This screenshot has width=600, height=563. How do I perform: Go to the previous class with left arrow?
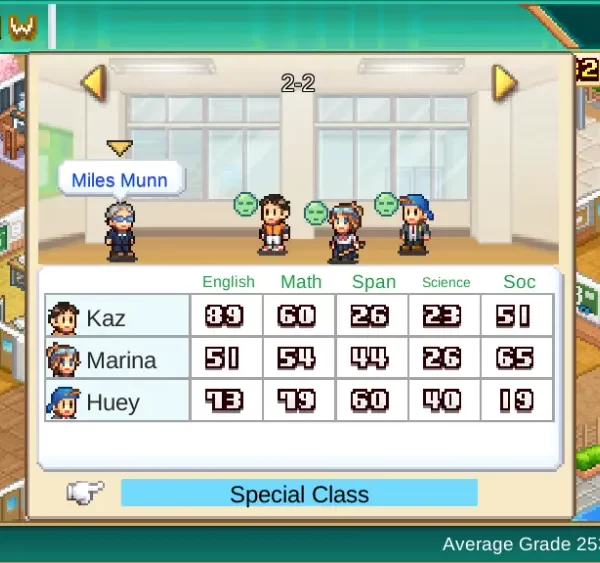coord(93,82)
